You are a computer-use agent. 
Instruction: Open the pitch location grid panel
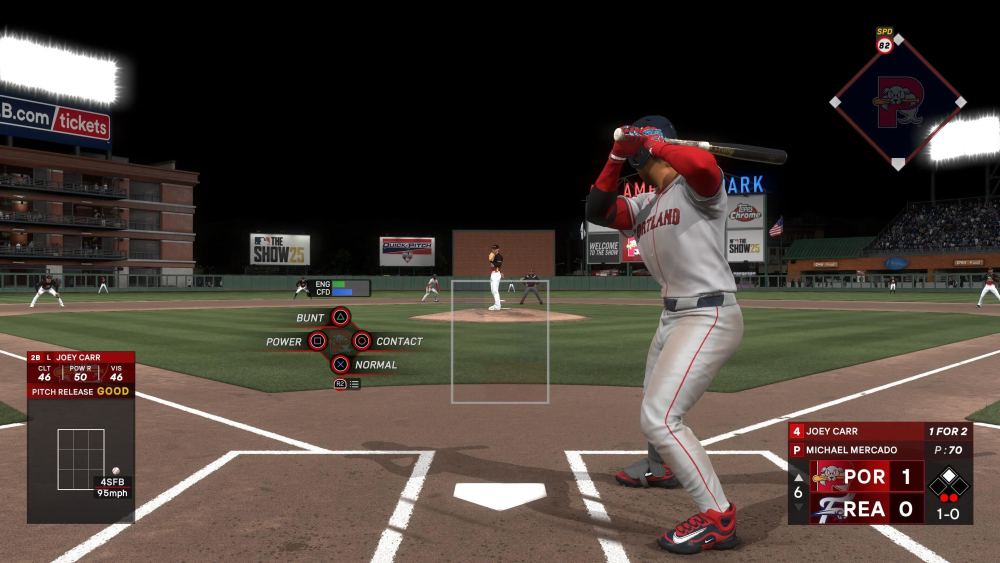pos(81,460)
